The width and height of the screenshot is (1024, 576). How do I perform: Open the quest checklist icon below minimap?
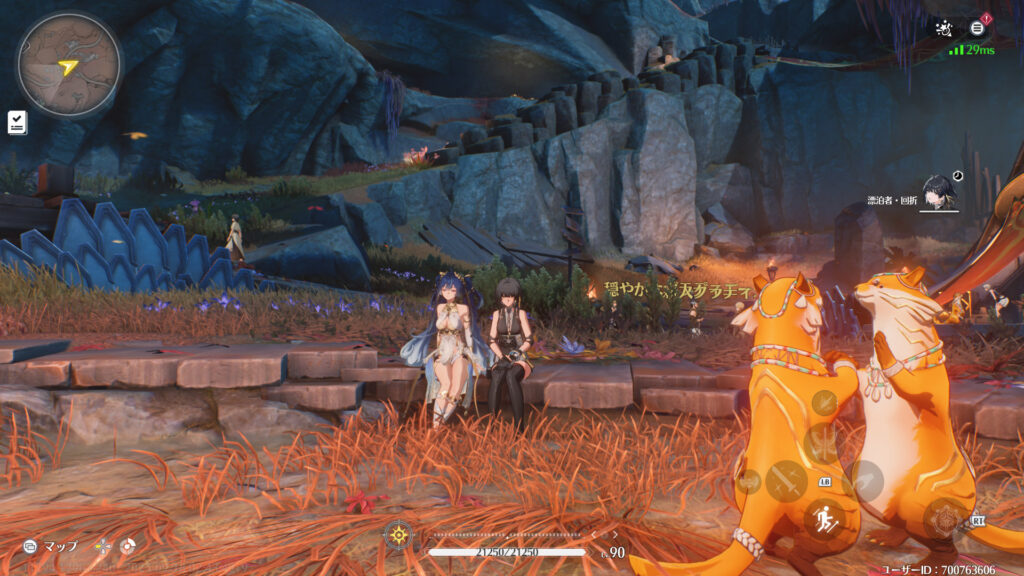(x=18, y=122)
